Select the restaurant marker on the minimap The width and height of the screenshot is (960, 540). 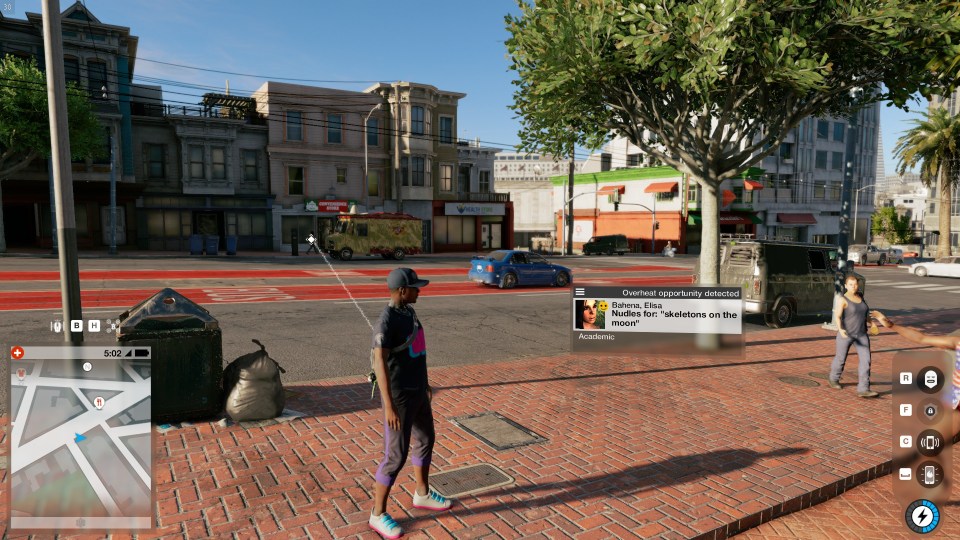[98, 402]
